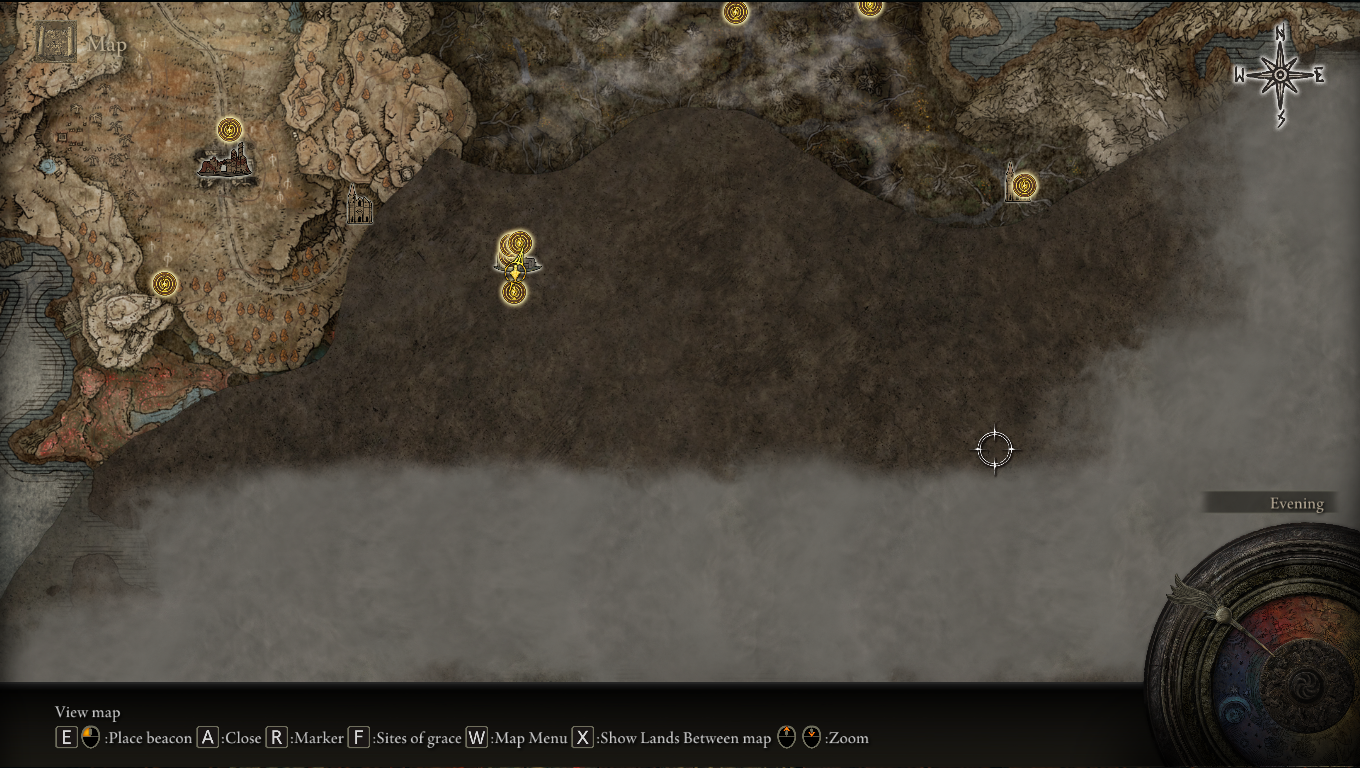The image size is (1360, 768).
Task: Select the grace marker just below the player marker
Action: (x=514, y=292)
